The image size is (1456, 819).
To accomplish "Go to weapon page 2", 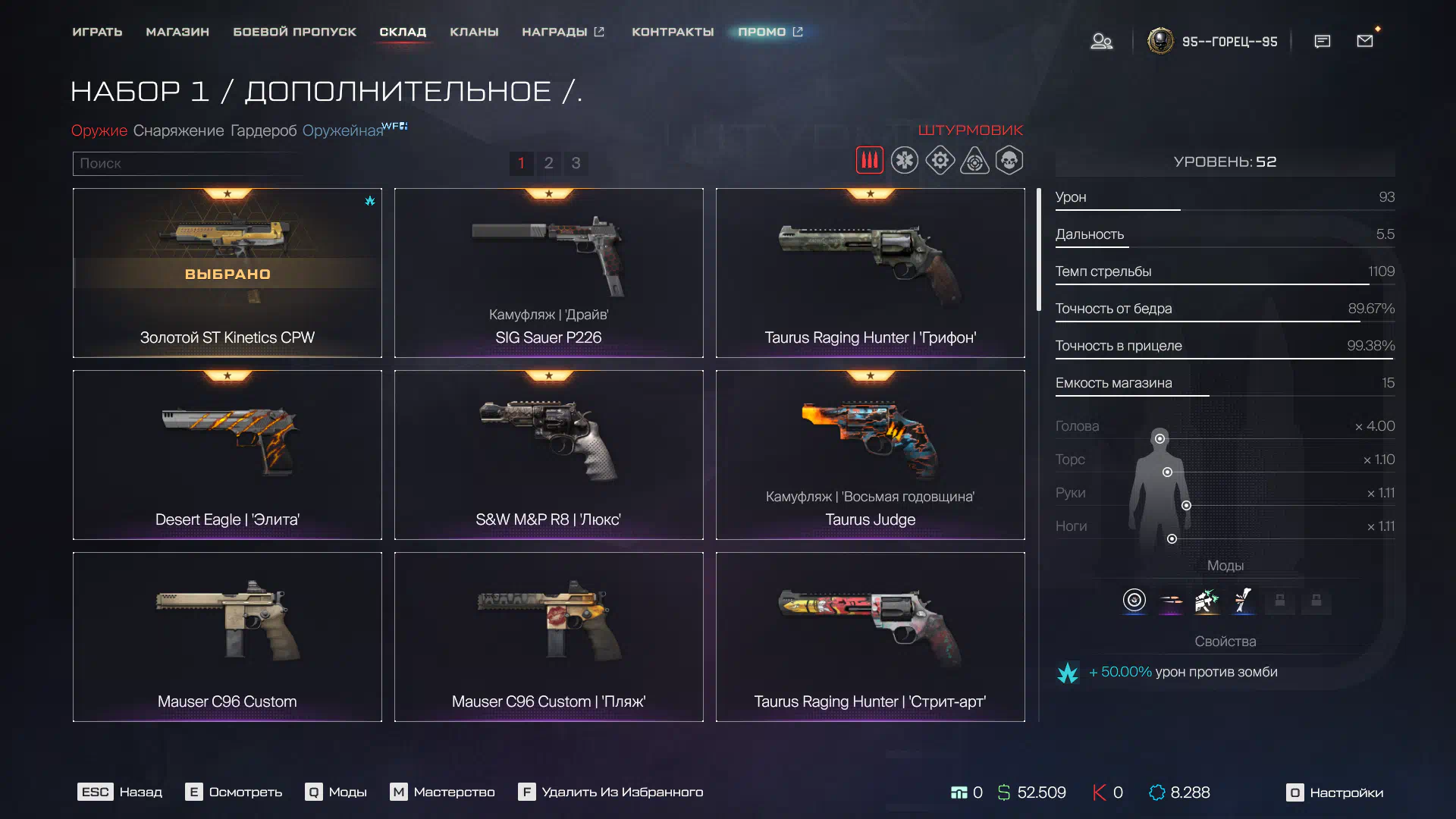I will point(548,163).
